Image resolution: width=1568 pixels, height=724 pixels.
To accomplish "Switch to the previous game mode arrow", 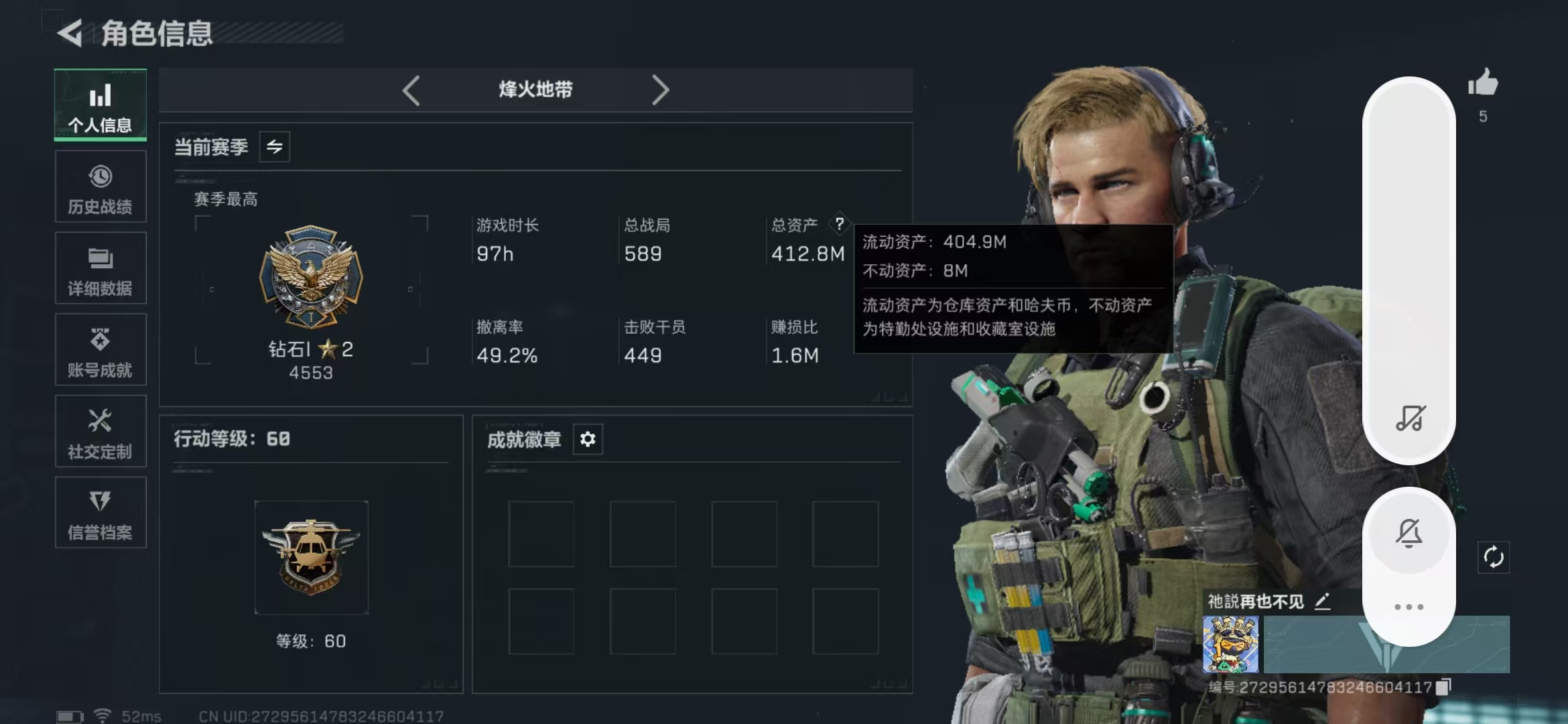I will pyautogui.click(x=411, y=89).
